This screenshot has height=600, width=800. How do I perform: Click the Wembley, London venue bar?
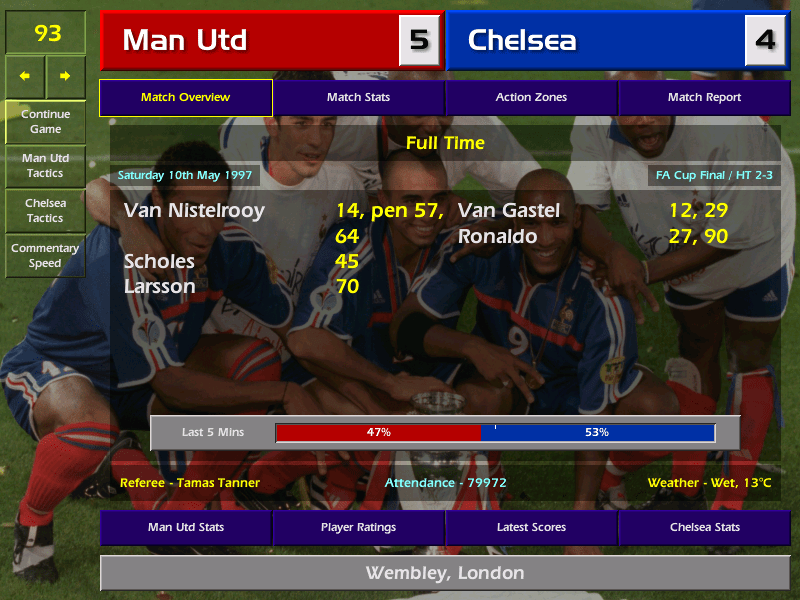click(444, 573)
